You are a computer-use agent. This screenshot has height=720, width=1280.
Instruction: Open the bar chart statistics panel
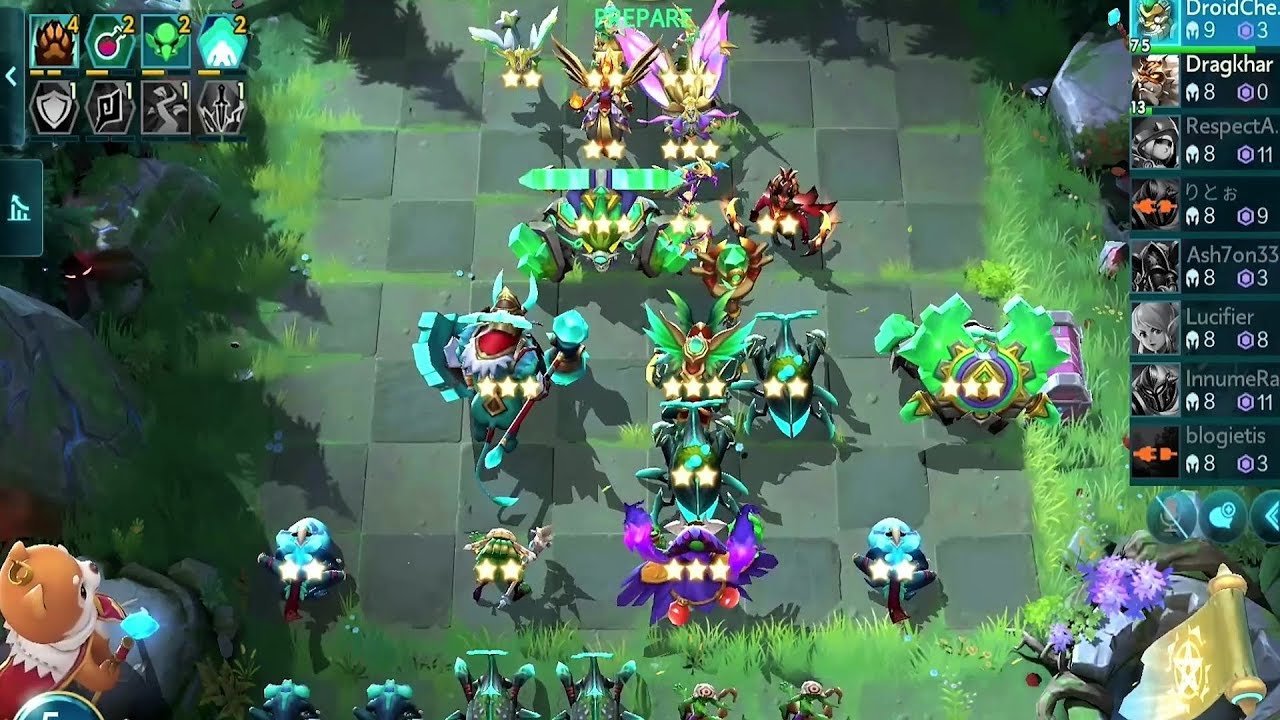(x=20, y=208)
